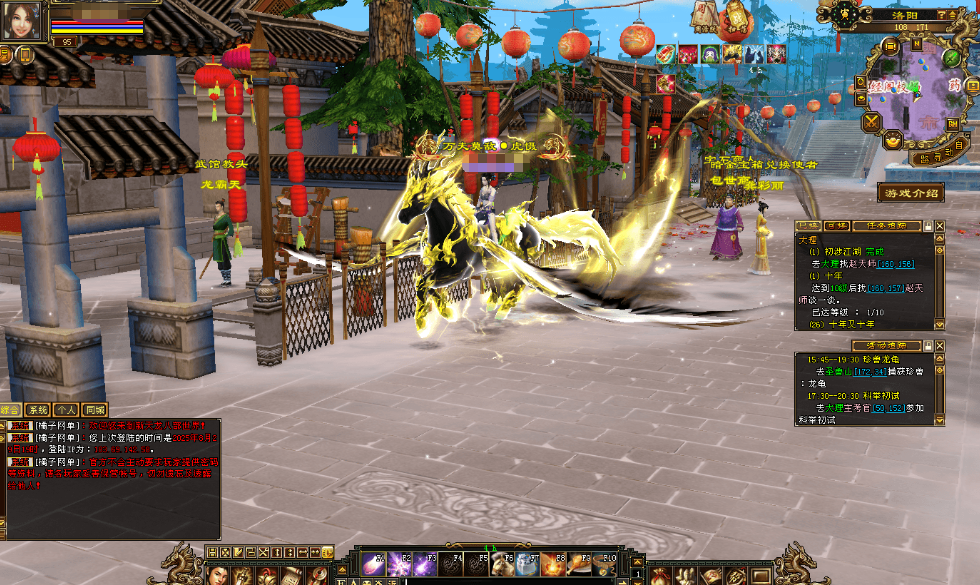
Task: Click the 游戏介绍 button
Action: (910, 192)
